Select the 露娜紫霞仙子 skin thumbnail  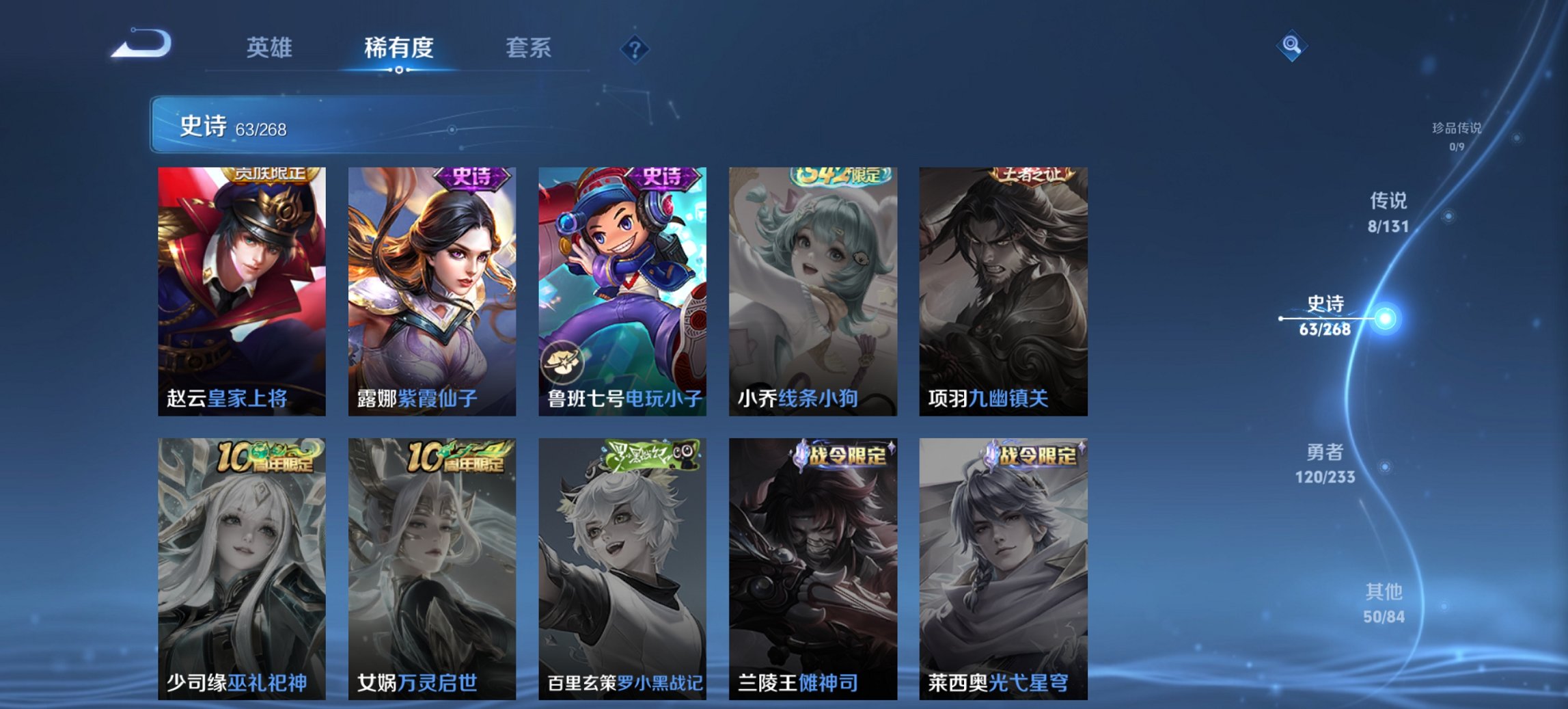432,287
